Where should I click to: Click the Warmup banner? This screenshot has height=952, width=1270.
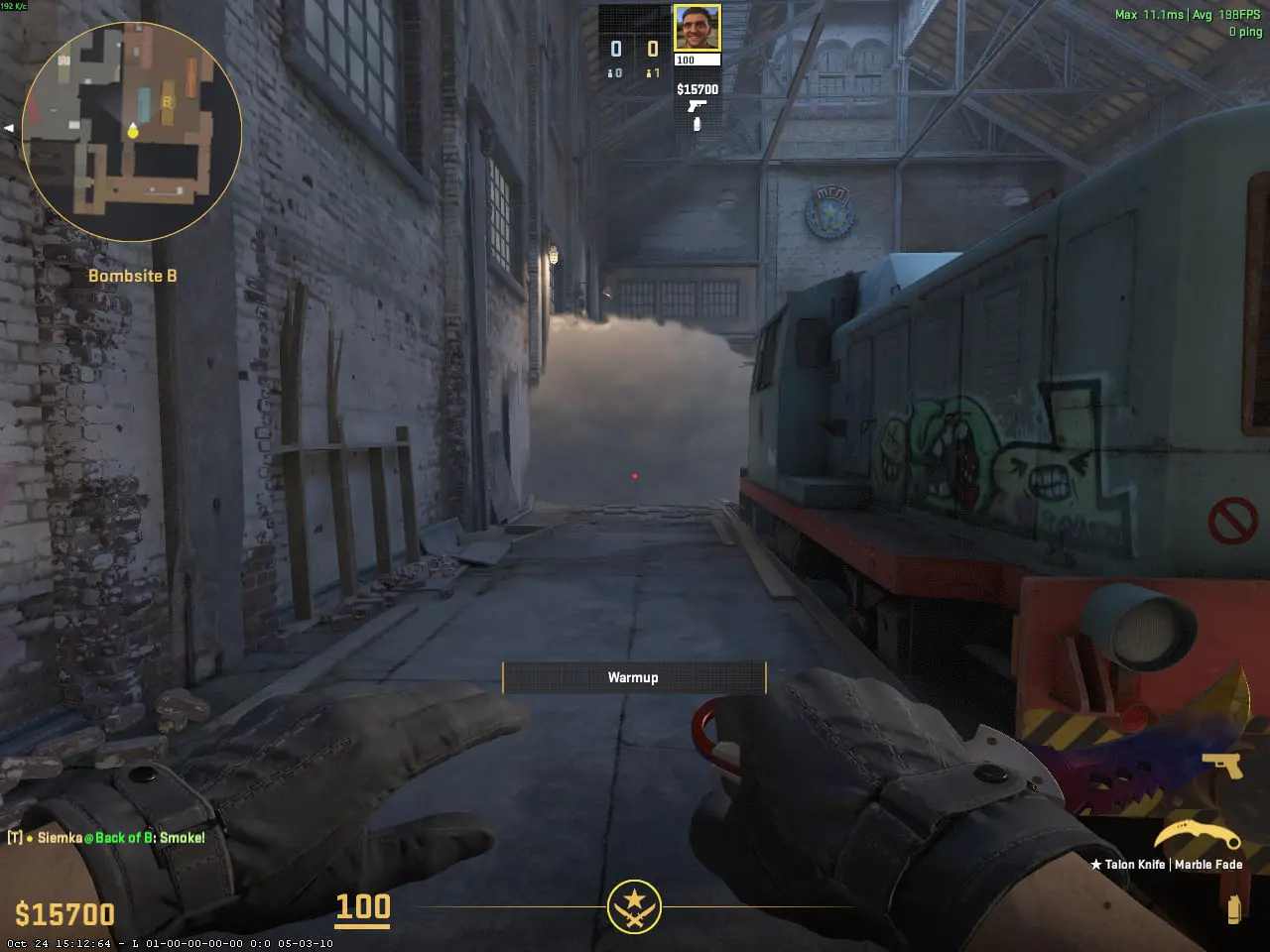click(634, 677)
